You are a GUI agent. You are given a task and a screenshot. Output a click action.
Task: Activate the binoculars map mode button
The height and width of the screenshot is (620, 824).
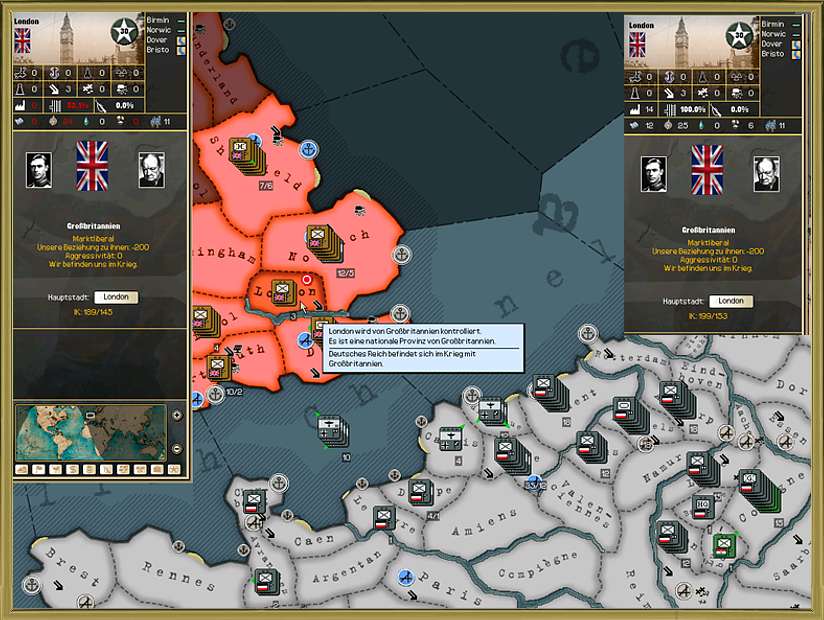(x=174, y=469)
